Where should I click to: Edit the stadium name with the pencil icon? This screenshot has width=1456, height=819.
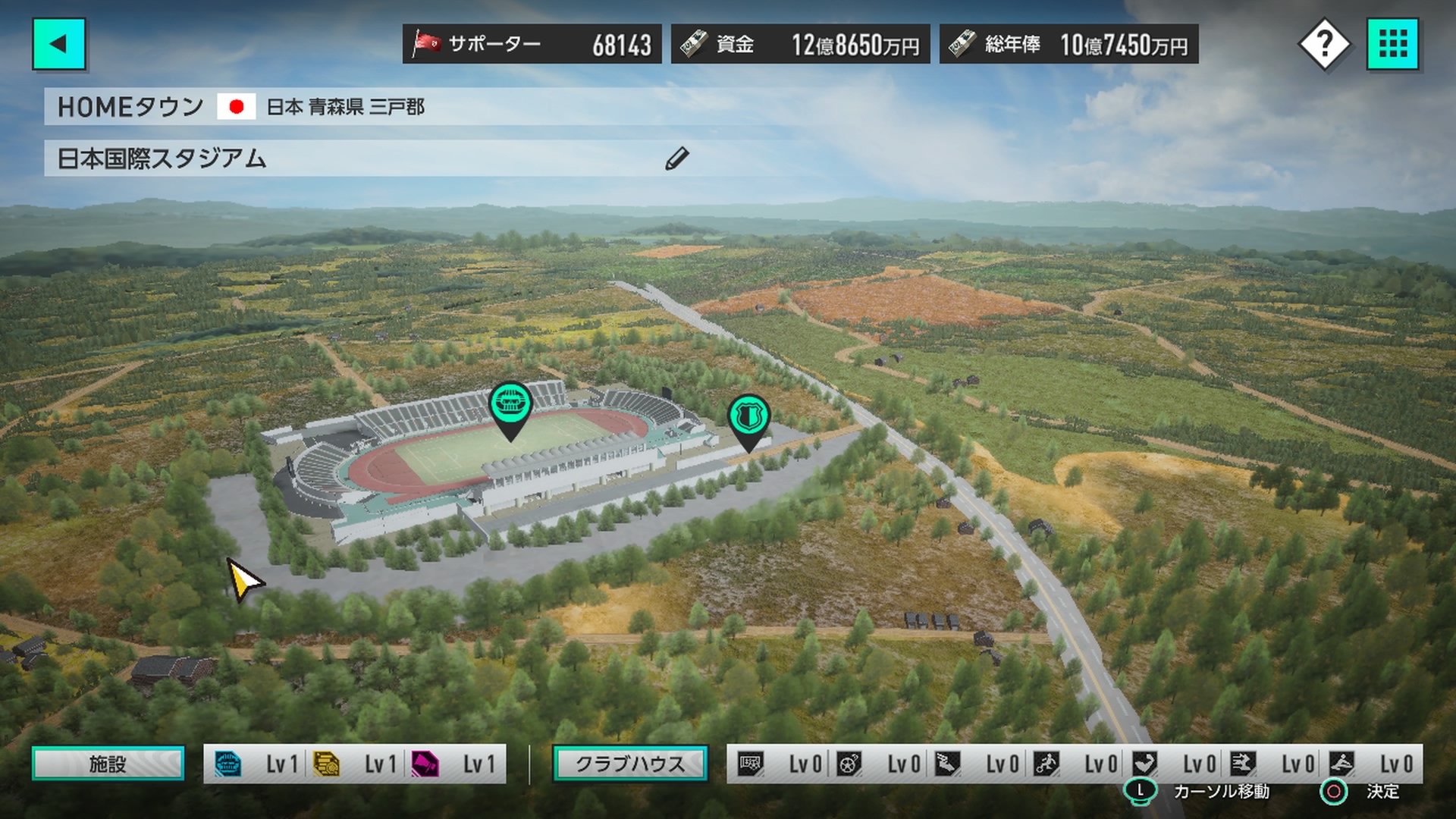pos(676,158)
